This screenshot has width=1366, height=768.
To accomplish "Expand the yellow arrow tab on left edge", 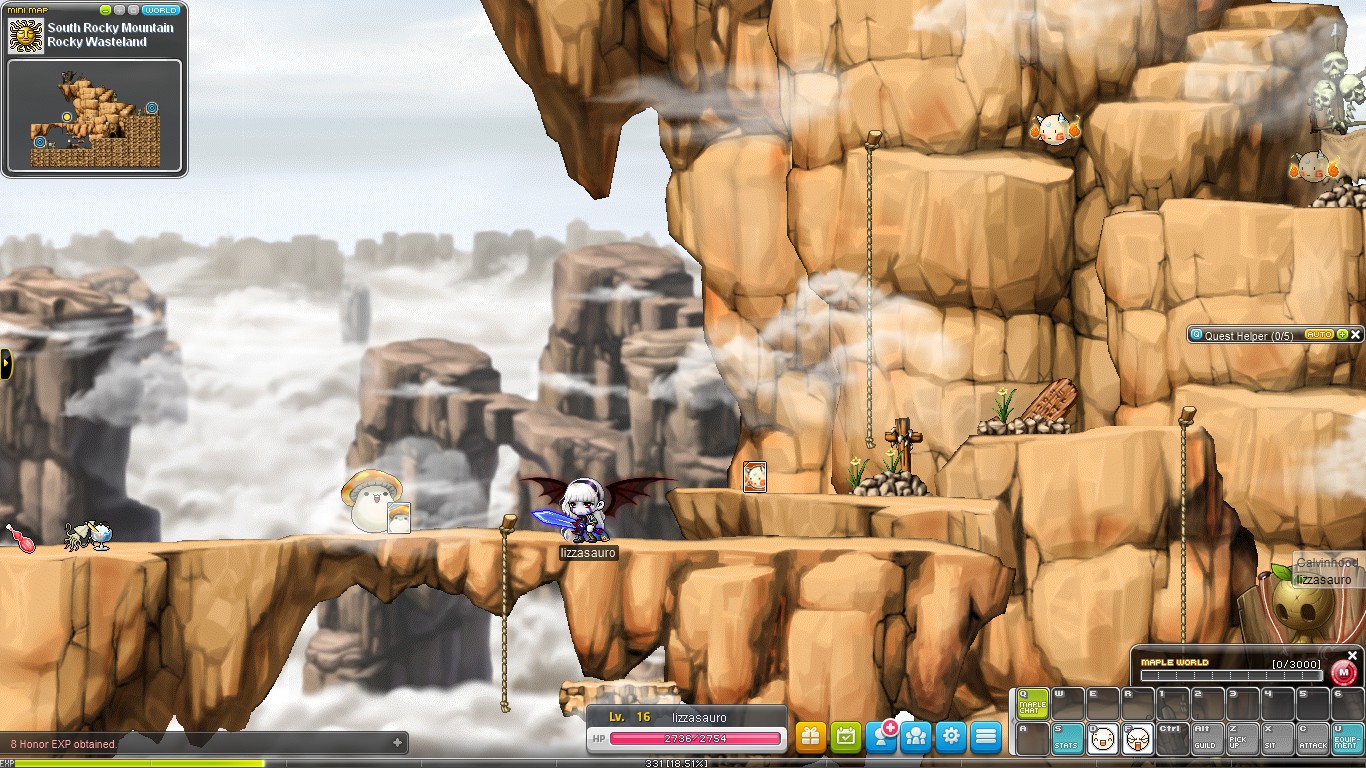I will pos(5,365).
